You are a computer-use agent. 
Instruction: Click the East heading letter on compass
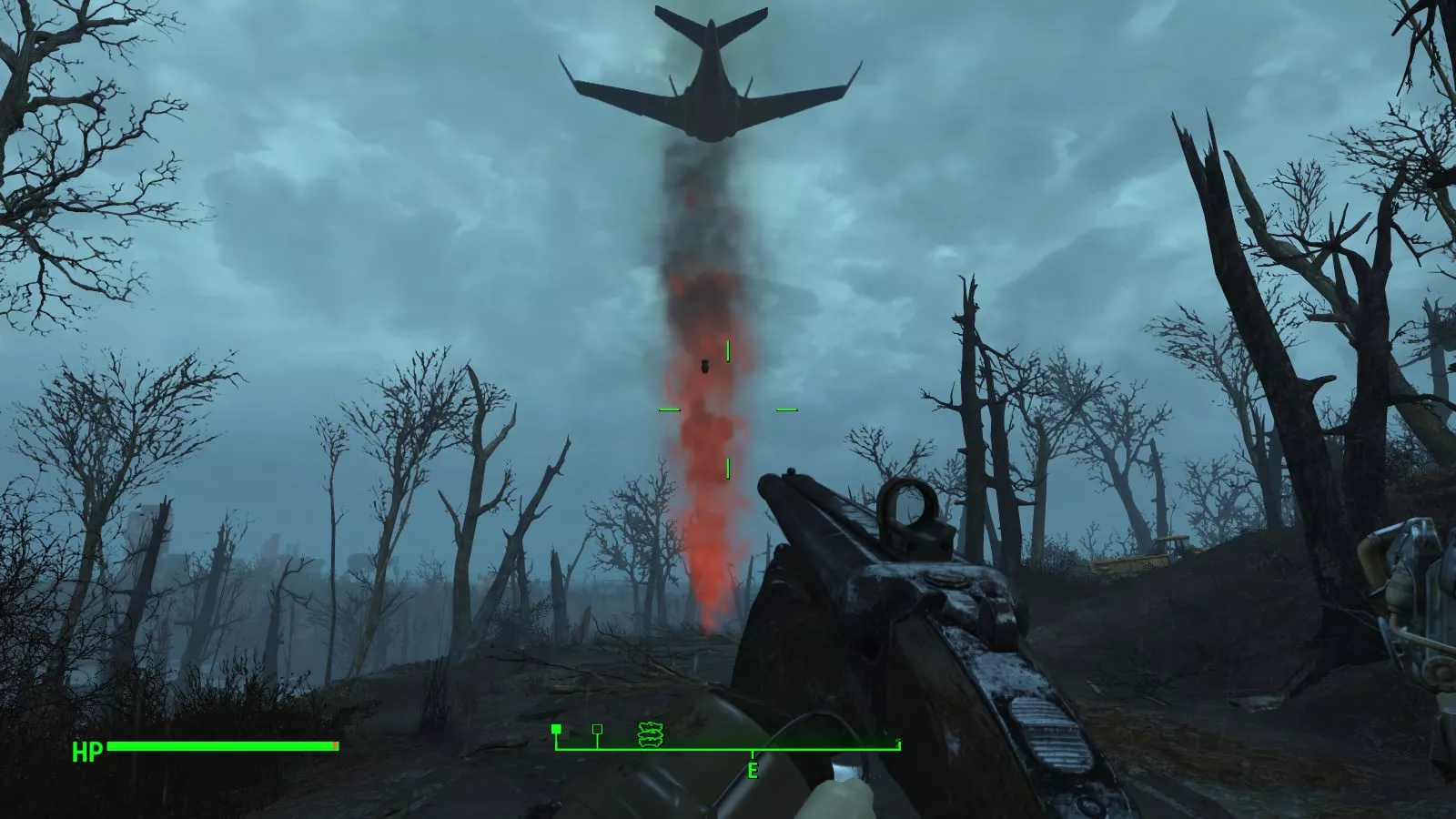point(753,772)
